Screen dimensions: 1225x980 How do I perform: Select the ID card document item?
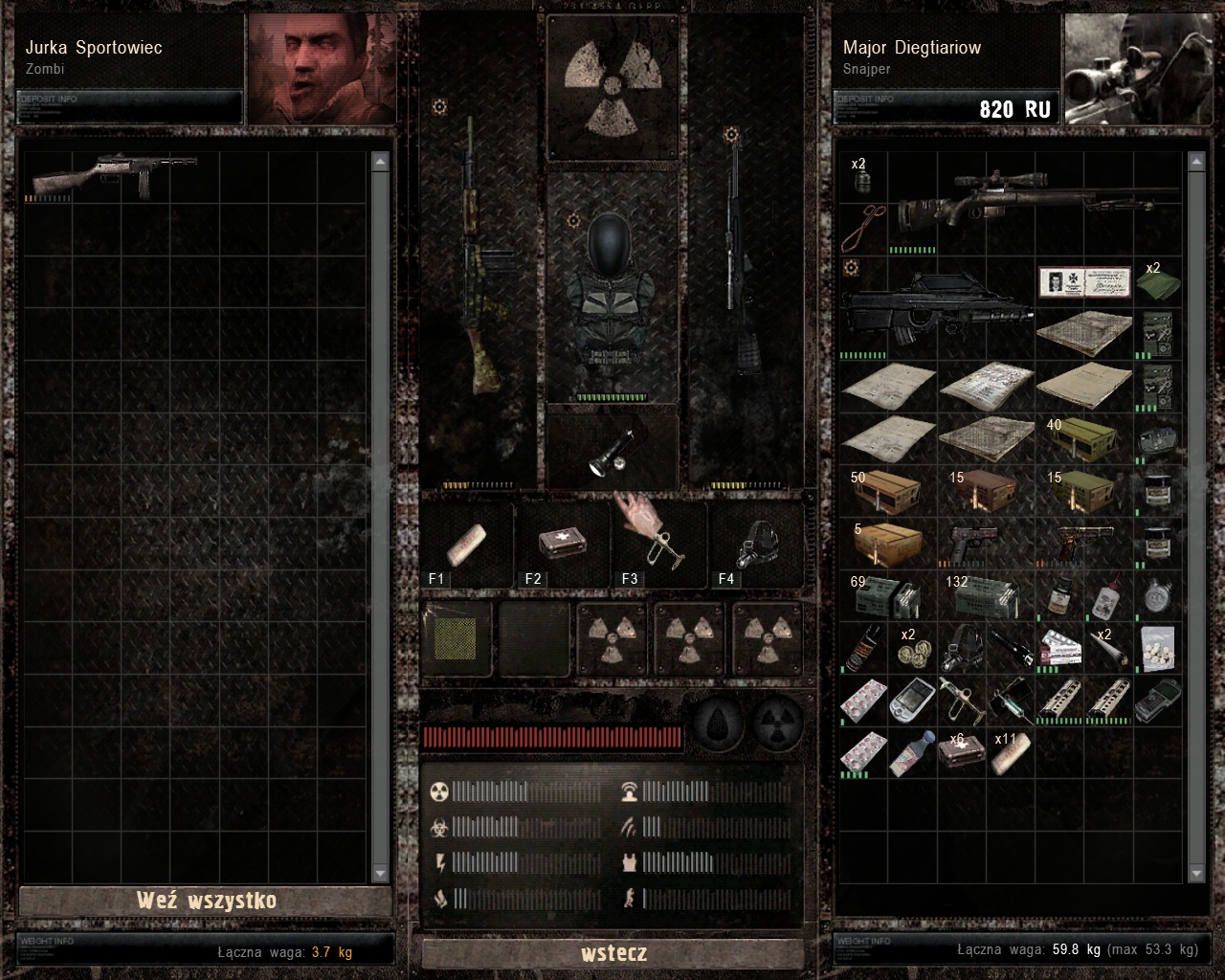click(x=1084, y=282)
